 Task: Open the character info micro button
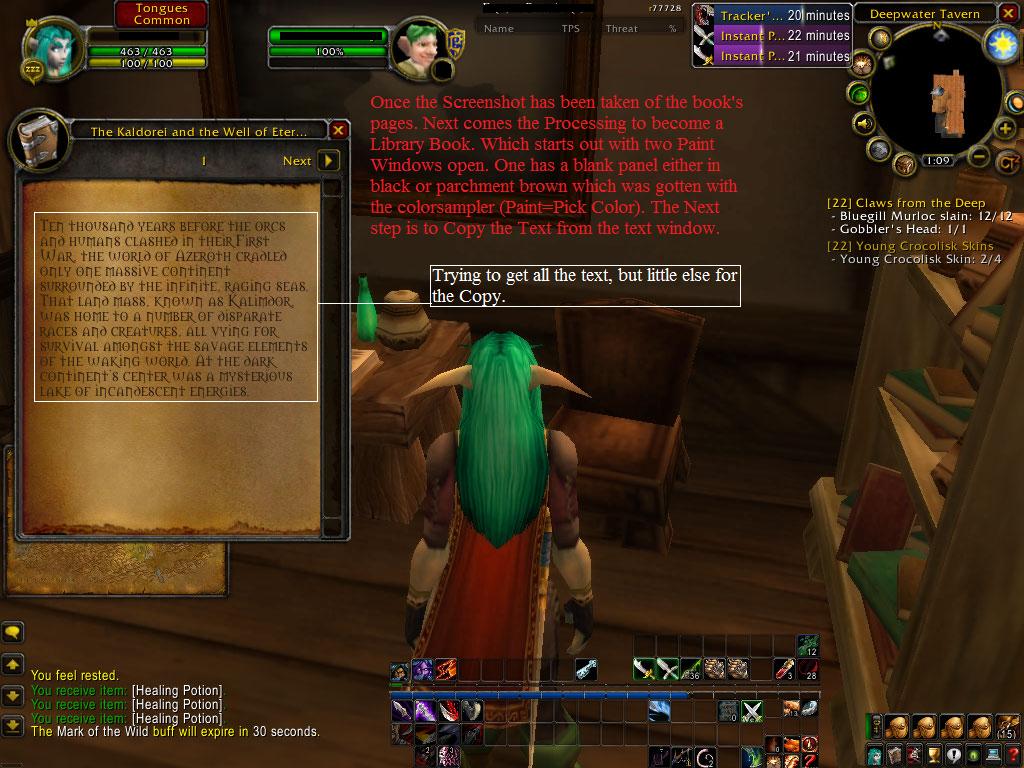875,755
